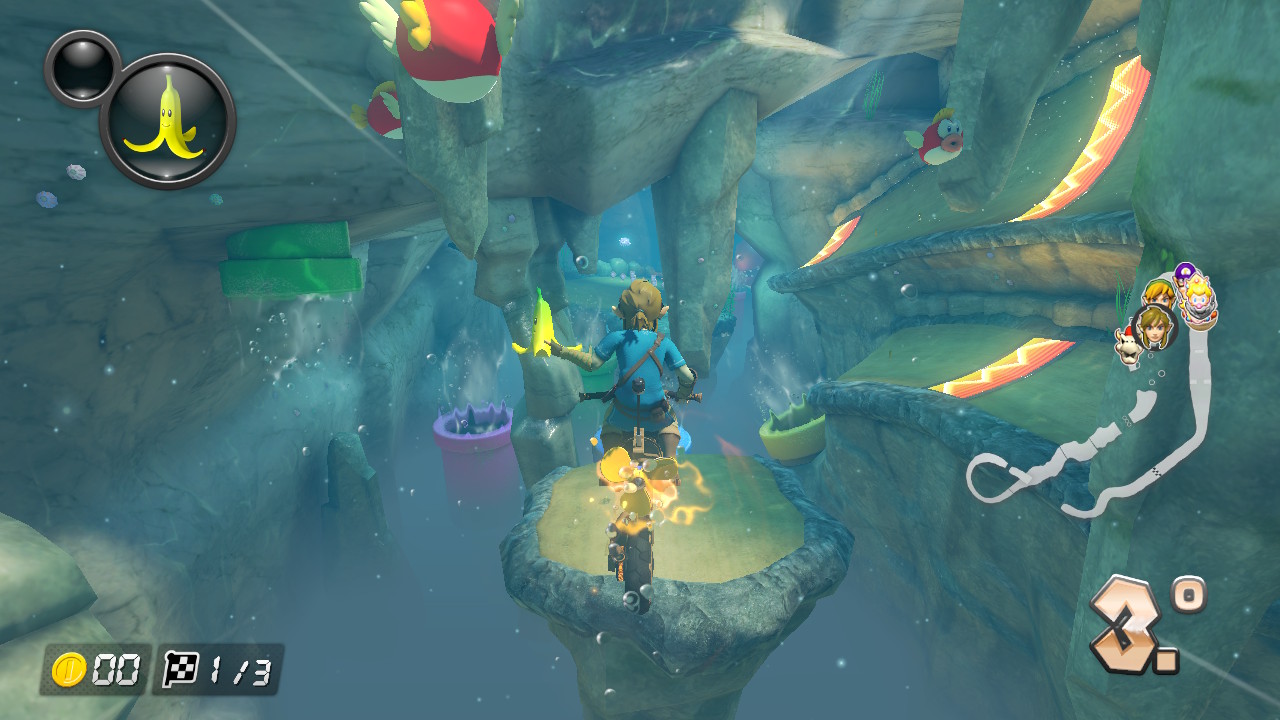Select the Baby Peach racer marker
1280x720 pixels.
tap(1196, 297)
